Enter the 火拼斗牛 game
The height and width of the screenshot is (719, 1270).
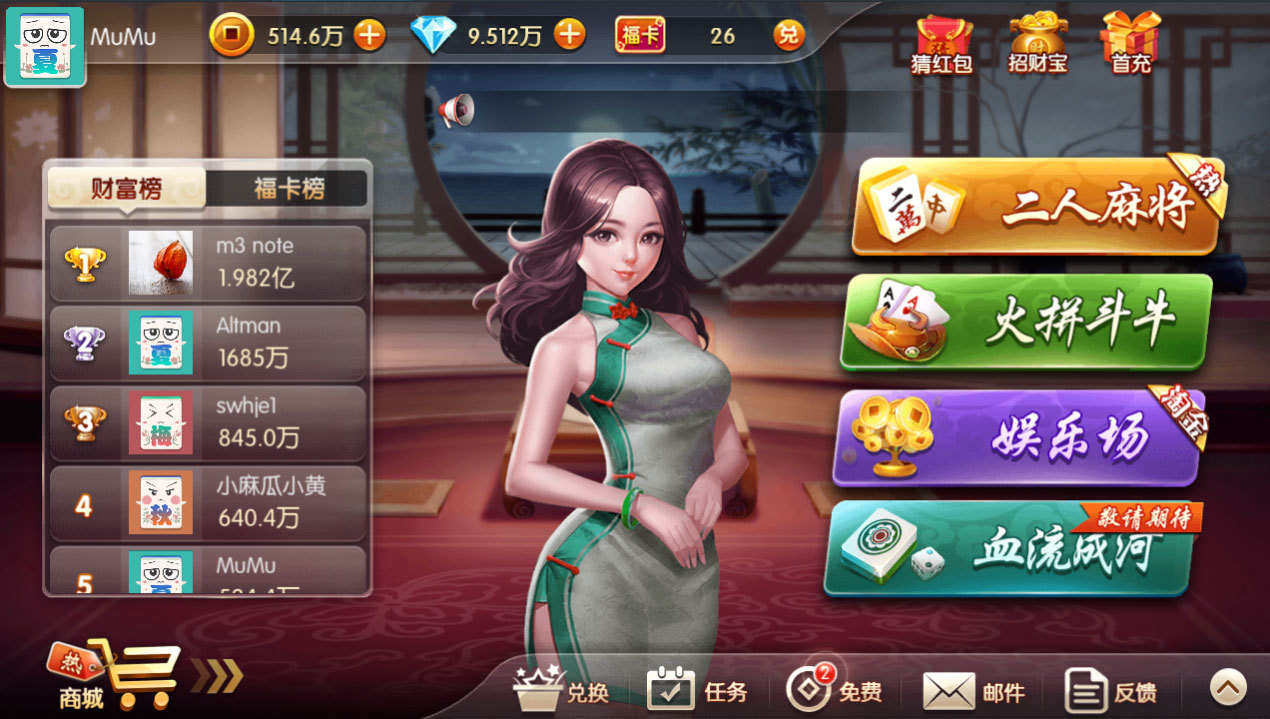click(x=1025, y=322)
